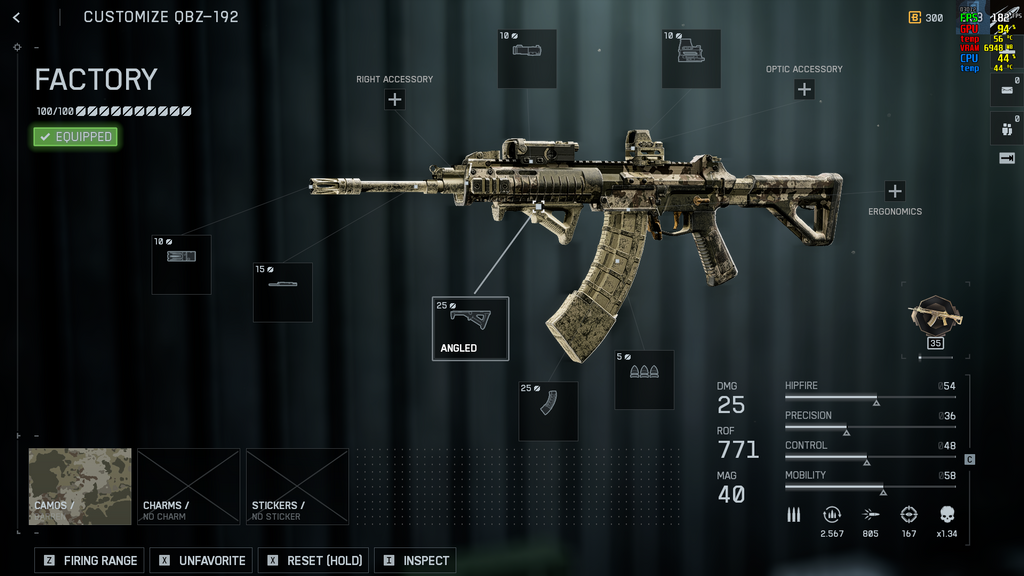Select the top scope attachment slot
The width and height of the screenshot is (1024, 576).
(x=691, y=58)
